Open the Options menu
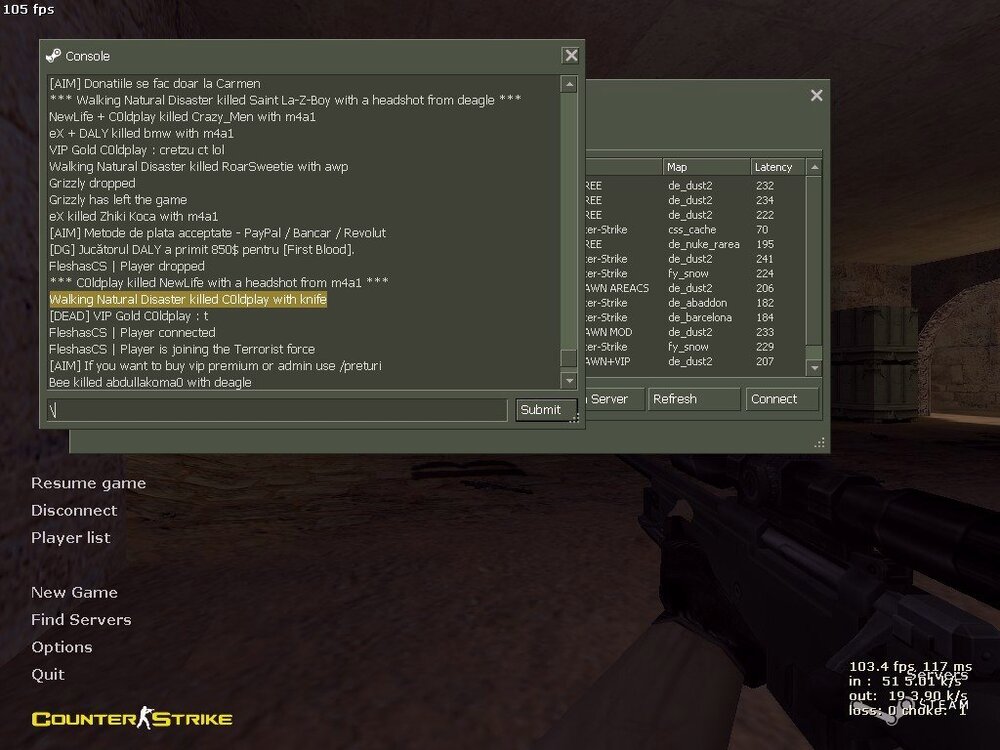1000x750 pixels. click(61, 647)
